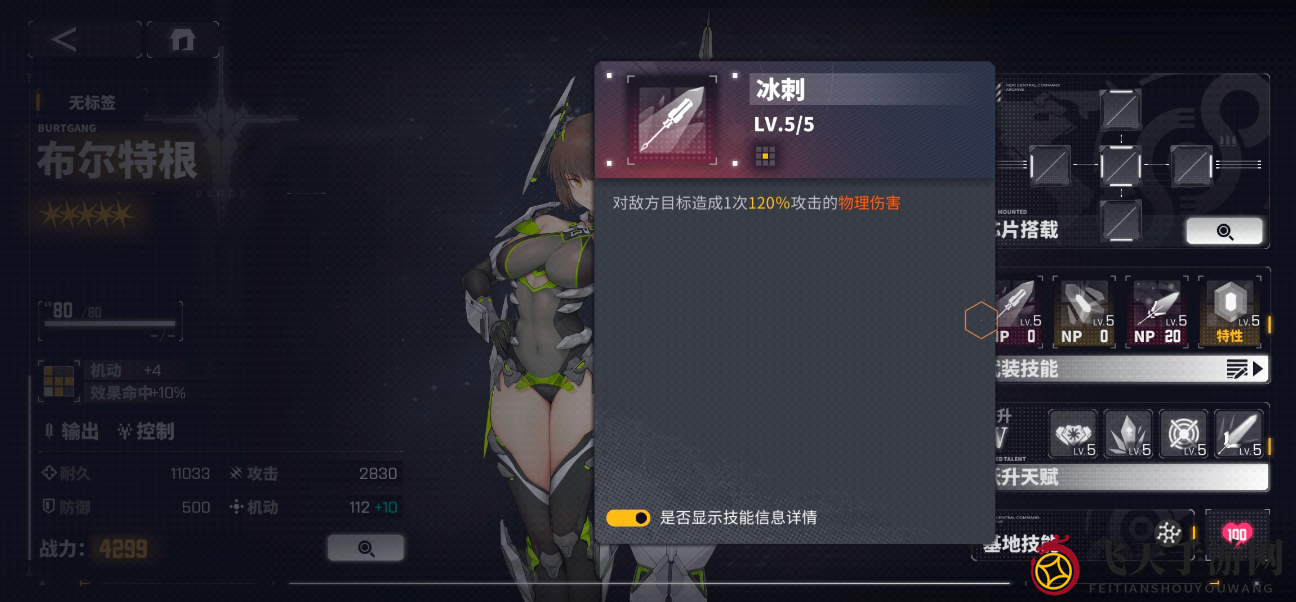The width and height of the screenshot is (1296, 602).
Task: Toggle the skill info detail switch
Action: click(x=628, y=518)
